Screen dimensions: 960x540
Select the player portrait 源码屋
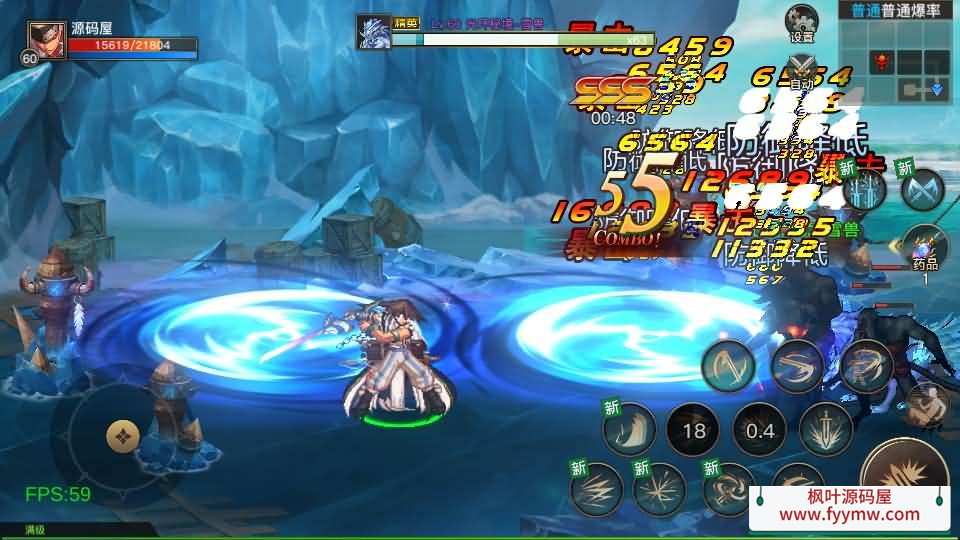coord(46,41)
